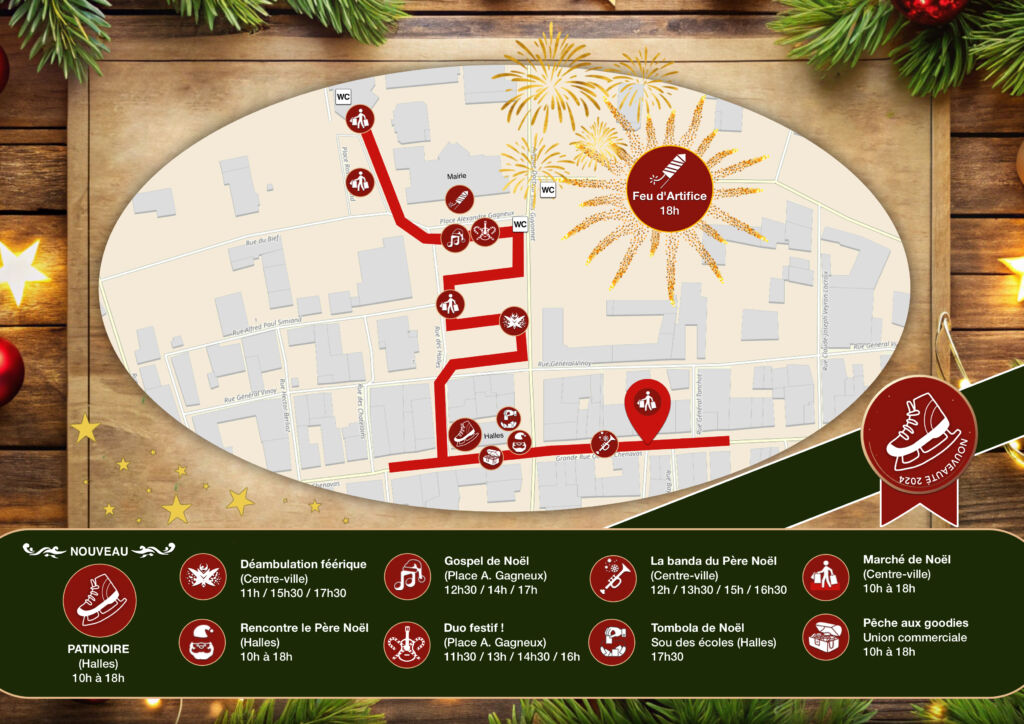Select the Feu d'Artifice 18h map marker
This screenshot has height=724, width=1024.
(670, 188)
